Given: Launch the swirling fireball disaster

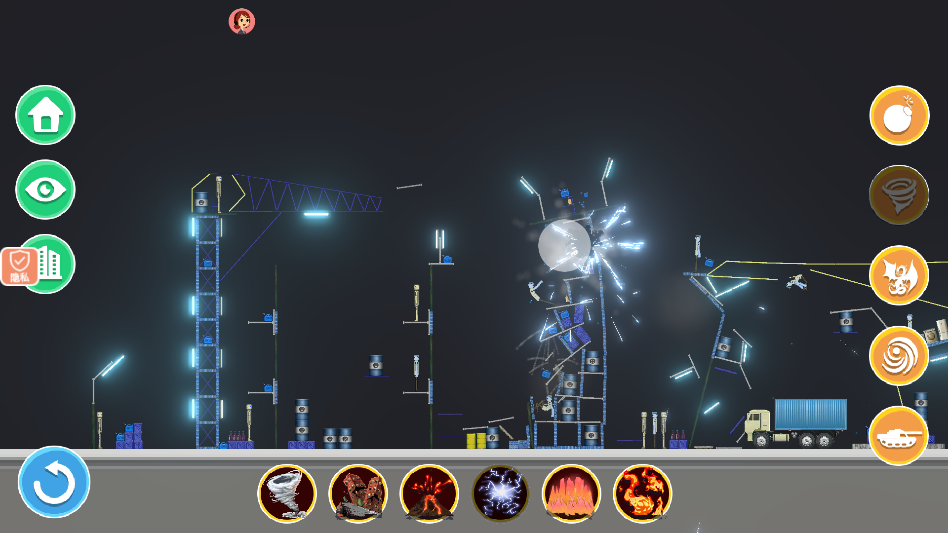Looking at the screenshot, I should (x=642, y=493).
